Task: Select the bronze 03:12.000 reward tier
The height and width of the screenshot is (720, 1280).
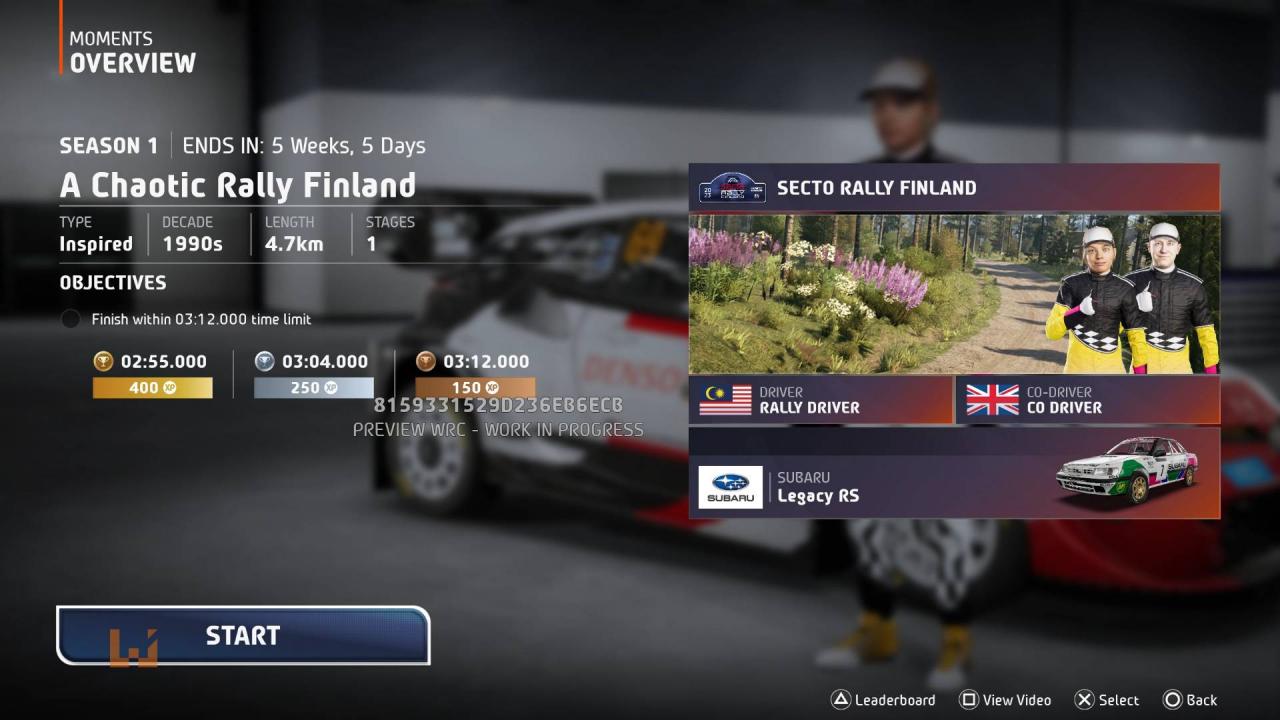Action: [x=475, y=374]
